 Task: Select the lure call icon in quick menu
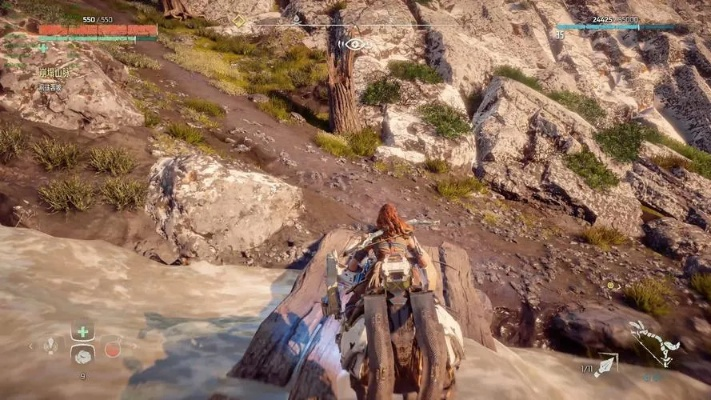pyautogui.click(x=51, y=345)
